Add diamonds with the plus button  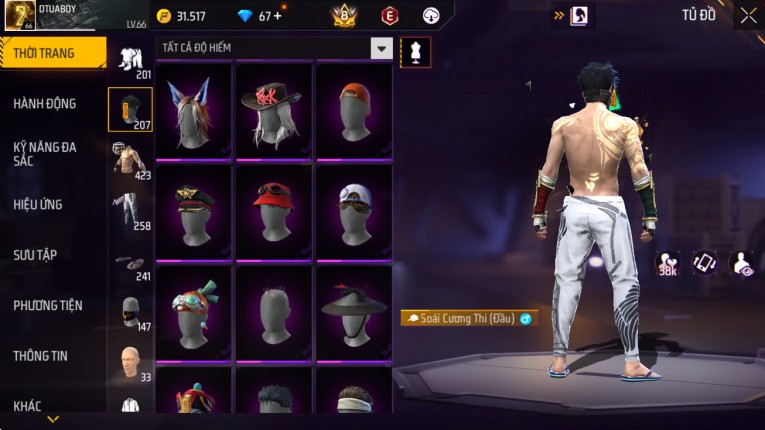pos(276,16)
